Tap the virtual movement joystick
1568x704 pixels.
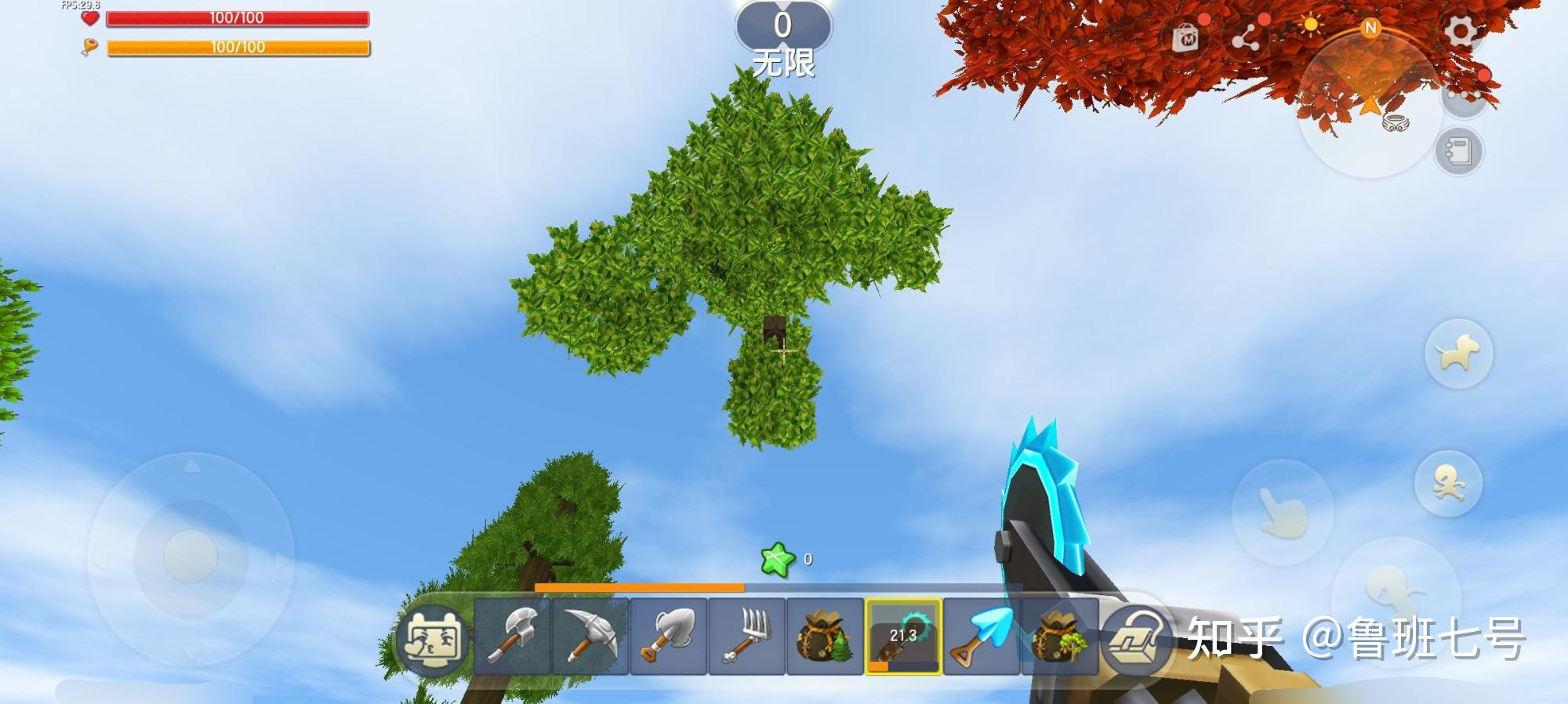(x=190, y=556)
